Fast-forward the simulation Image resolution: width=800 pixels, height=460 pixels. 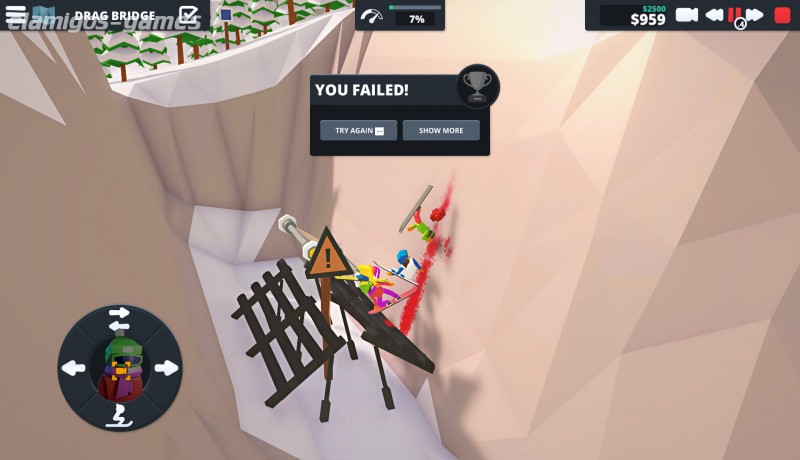pos(755,15)
